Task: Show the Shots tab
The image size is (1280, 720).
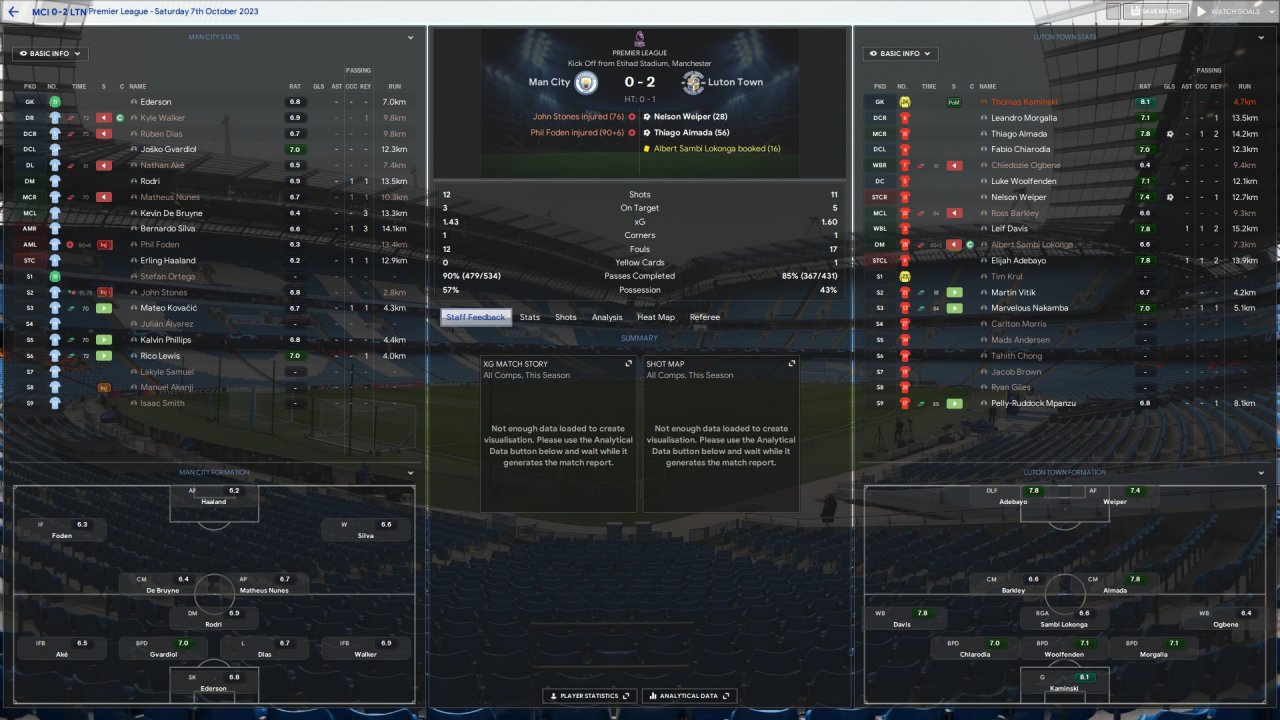Action: click(566, 317)
